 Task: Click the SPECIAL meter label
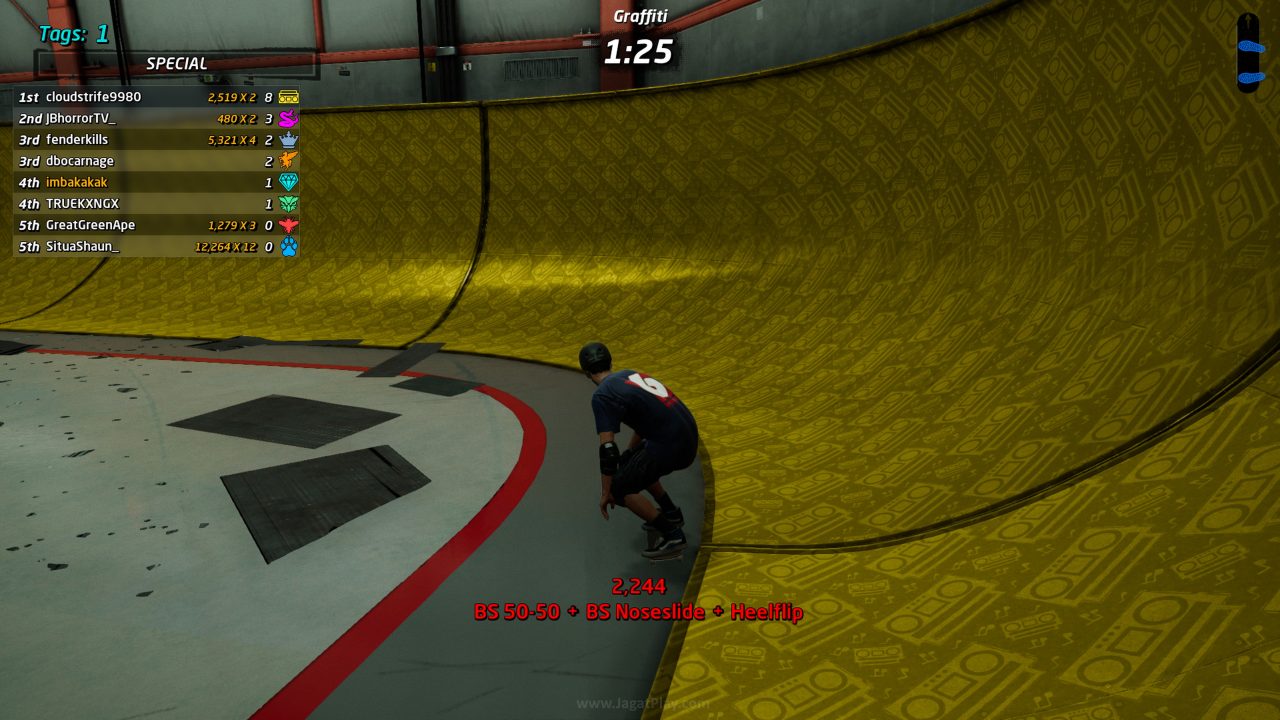pyautogui.click(x=178, y=62)
